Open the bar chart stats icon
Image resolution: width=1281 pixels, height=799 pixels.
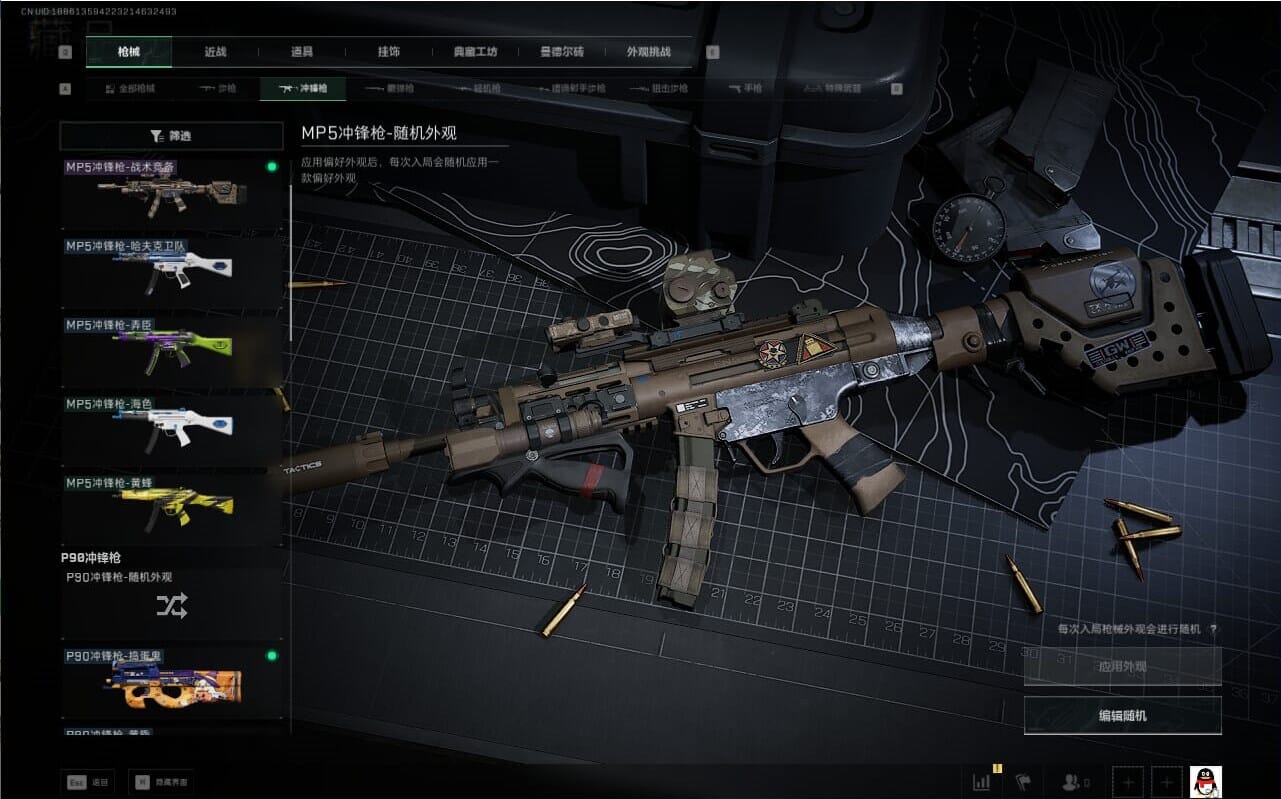point(982,781)
